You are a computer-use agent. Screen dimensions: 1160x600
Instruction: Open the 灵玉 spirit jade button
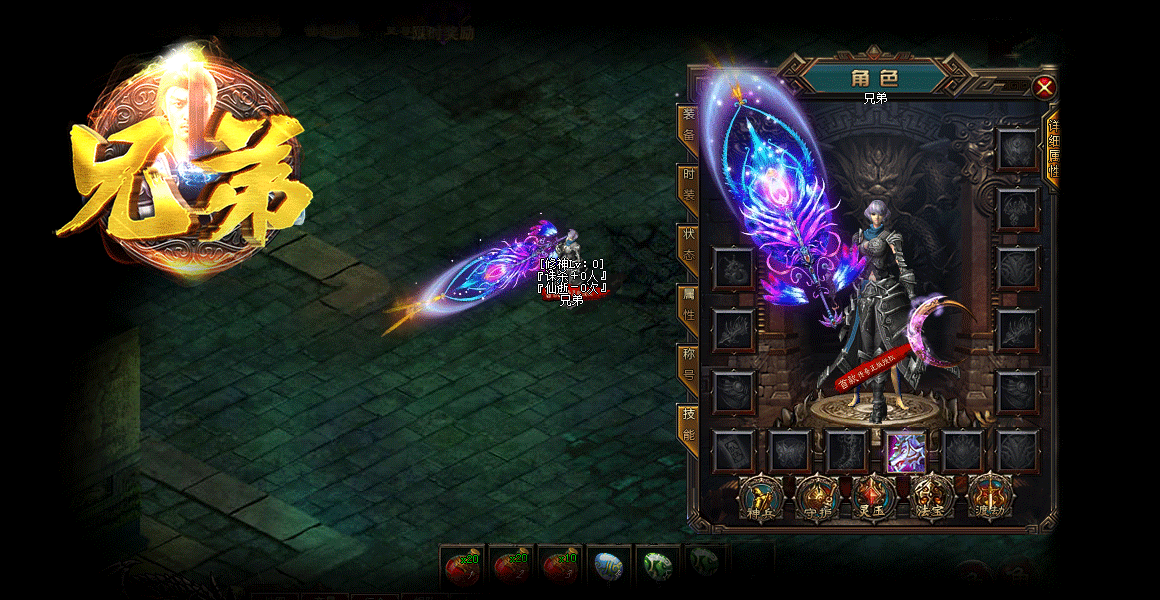(874, 497)
